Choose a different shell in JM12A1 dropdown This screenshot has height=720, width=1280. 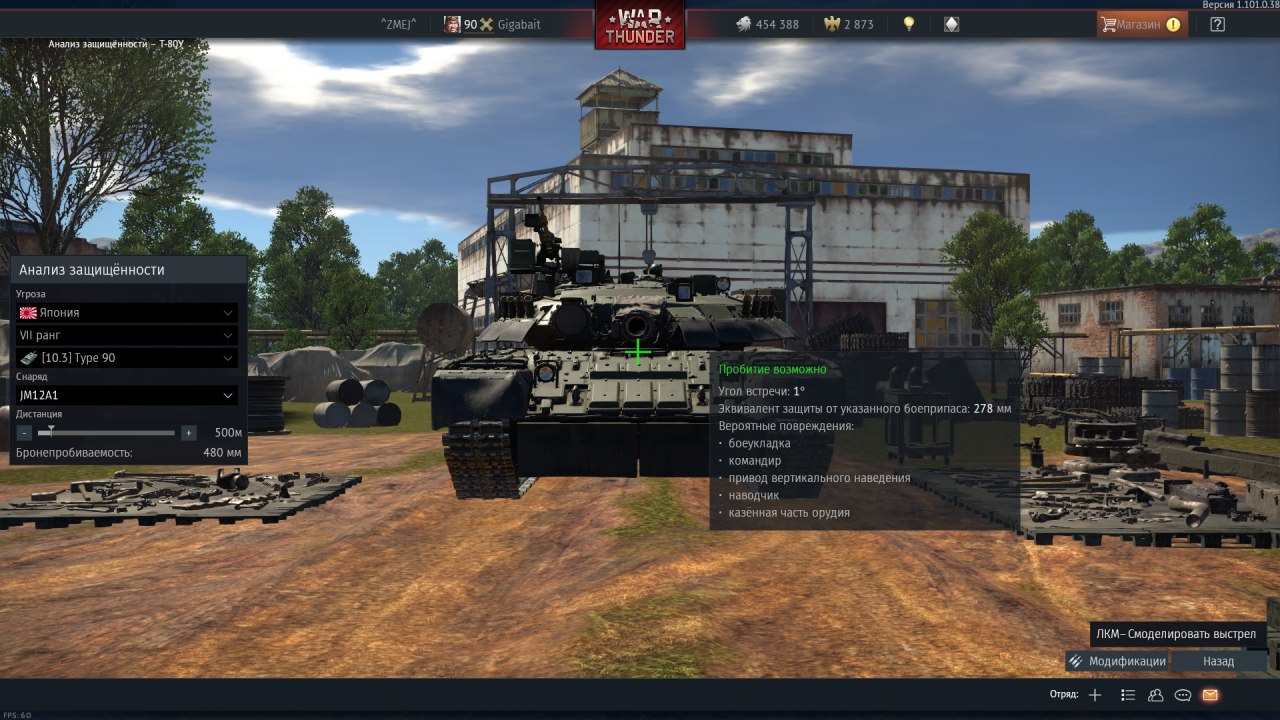click(x=127, y=395)
